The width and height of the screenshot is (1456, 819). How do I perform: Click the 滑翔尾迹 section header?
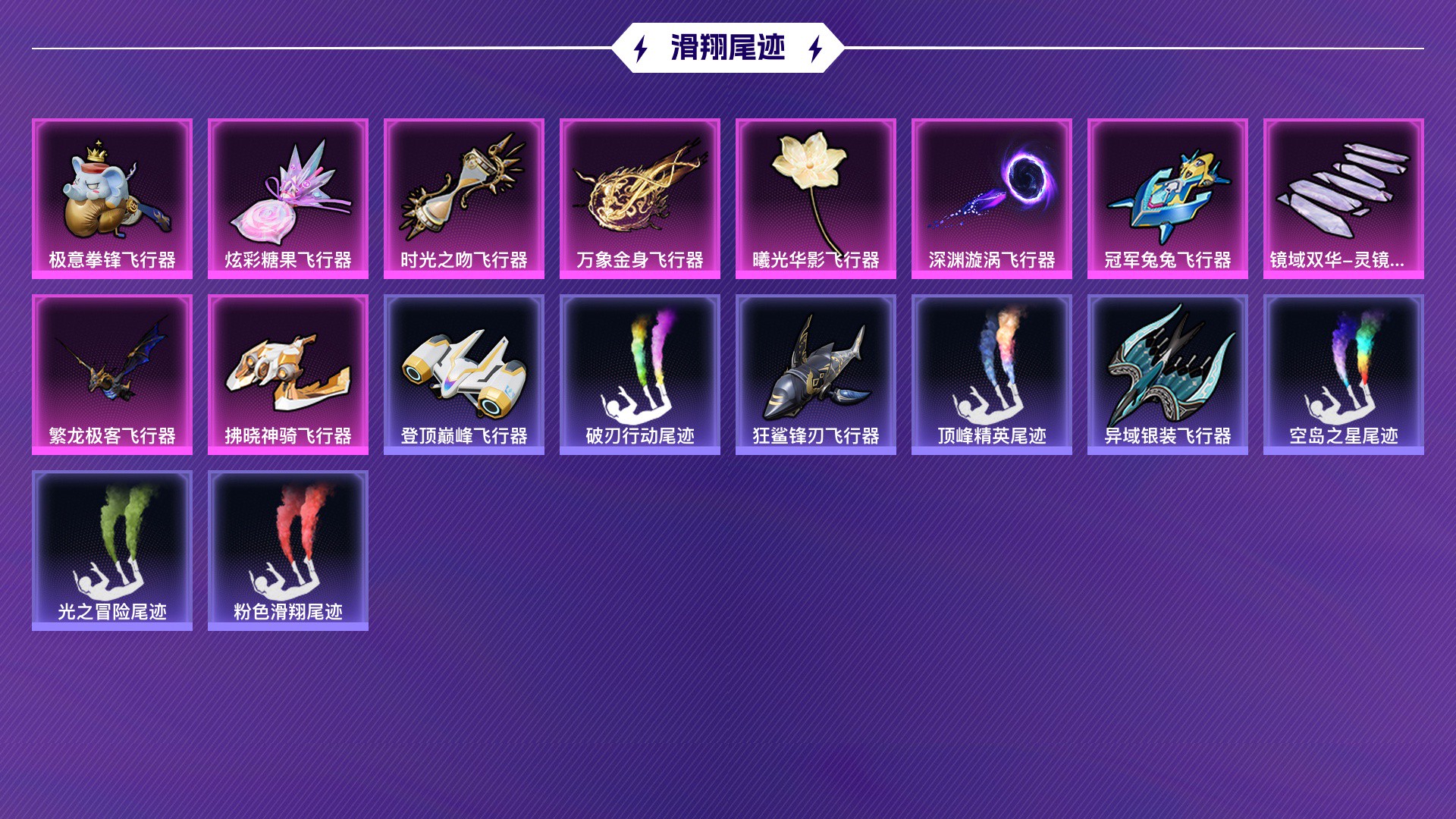[x=726, y=48]
